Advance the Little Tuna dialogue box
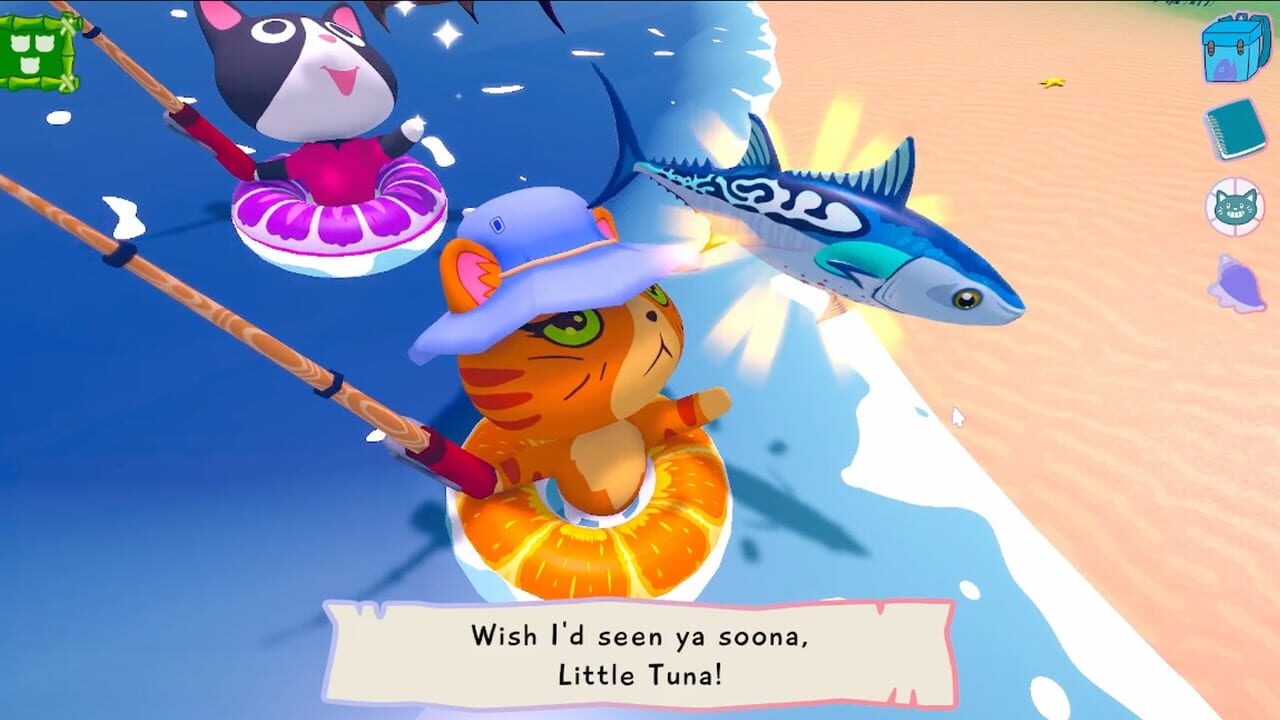The width and height of the screenshot is (1280, 720). coord(640,654)
